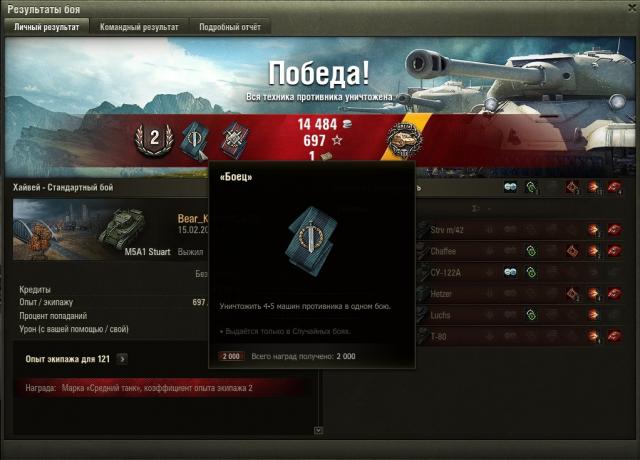640x460 pixels.
Task: Click the scroll-down arrow under the results panel
Action: 318,431
